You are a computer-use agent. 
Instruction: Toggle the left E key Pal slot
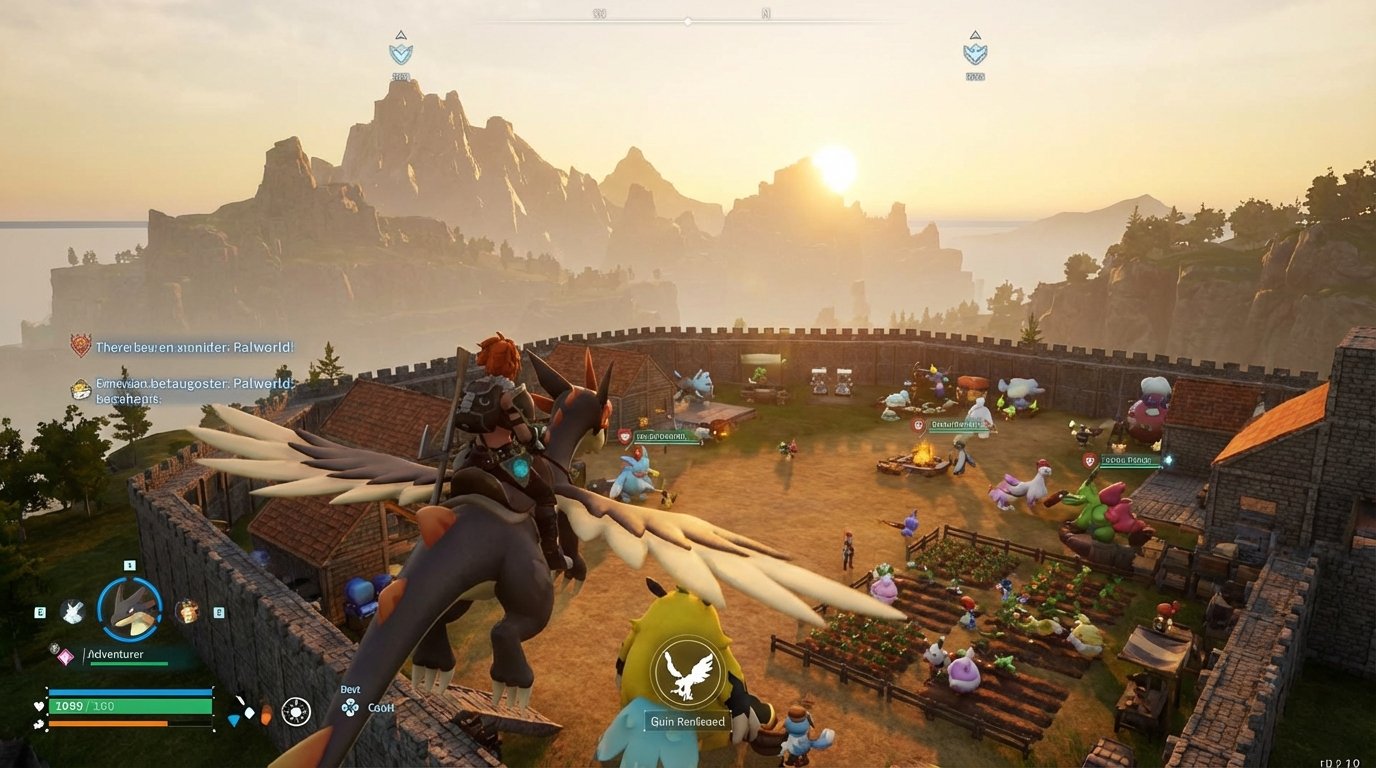[40, 611]
